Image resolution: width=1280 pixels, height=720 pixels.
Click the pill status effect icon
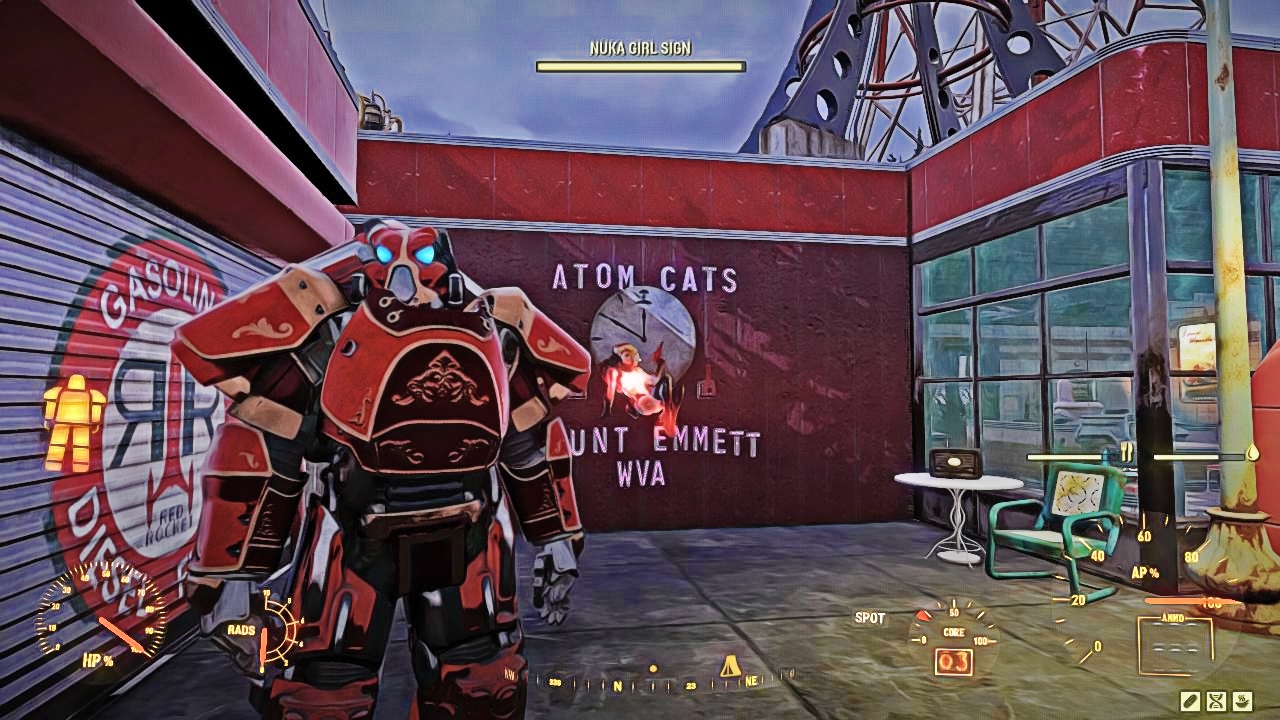click(1191, 700)
